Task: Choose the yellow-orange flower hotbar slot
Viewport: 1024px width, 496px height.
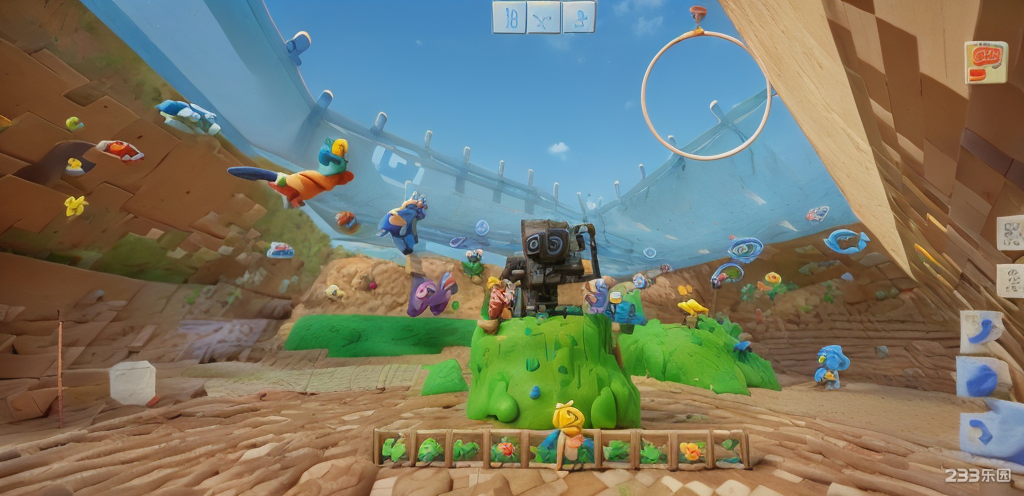Action: pos(691,450)
